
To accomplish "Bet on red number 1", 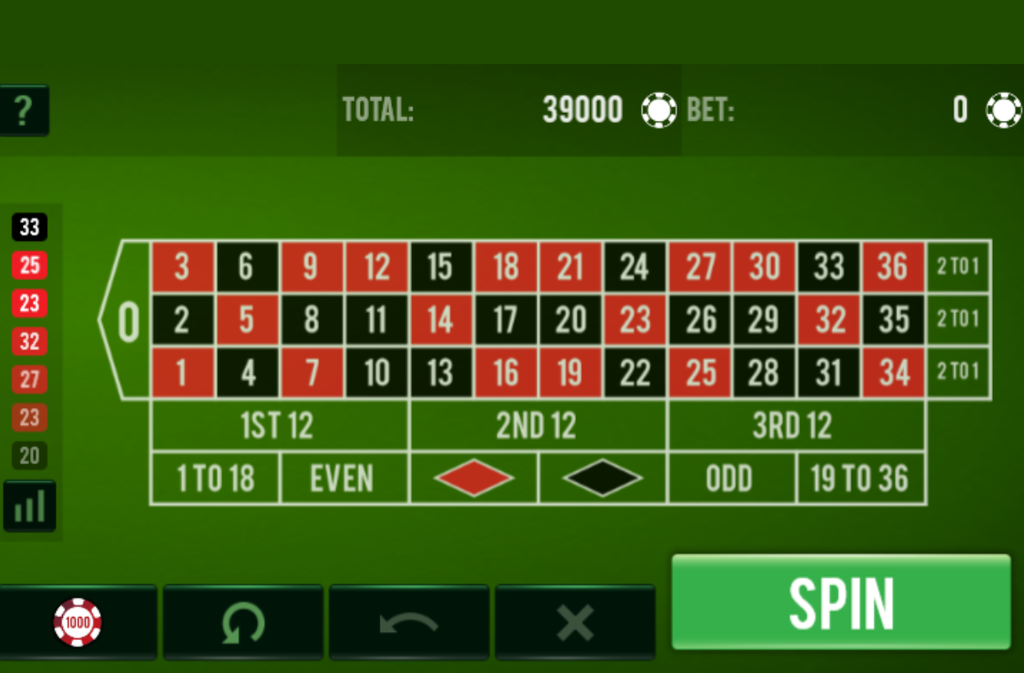I will pyautogui.click(x=182, y=373).
